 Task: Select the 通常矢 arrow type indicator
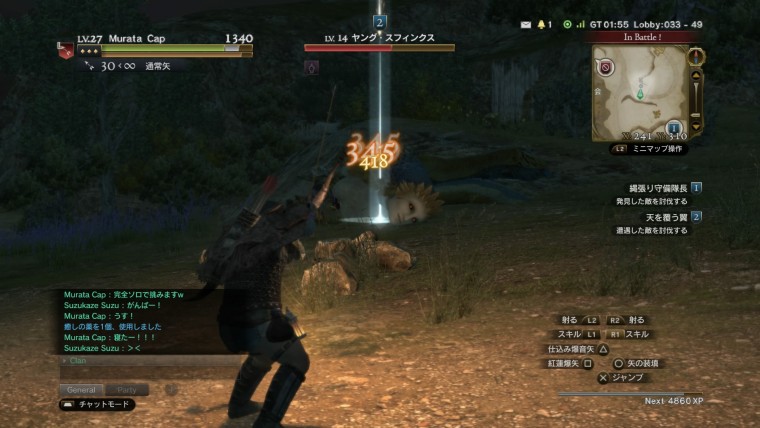tap(132, 67)
